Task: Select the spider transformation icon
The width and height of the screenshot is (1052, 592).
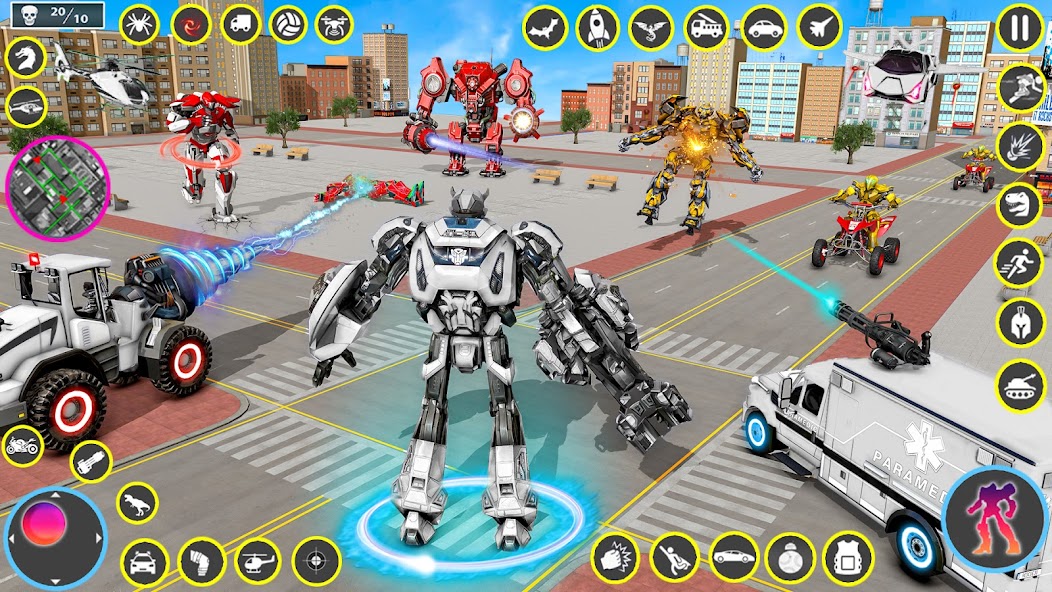Action: [x=139, y=24]
